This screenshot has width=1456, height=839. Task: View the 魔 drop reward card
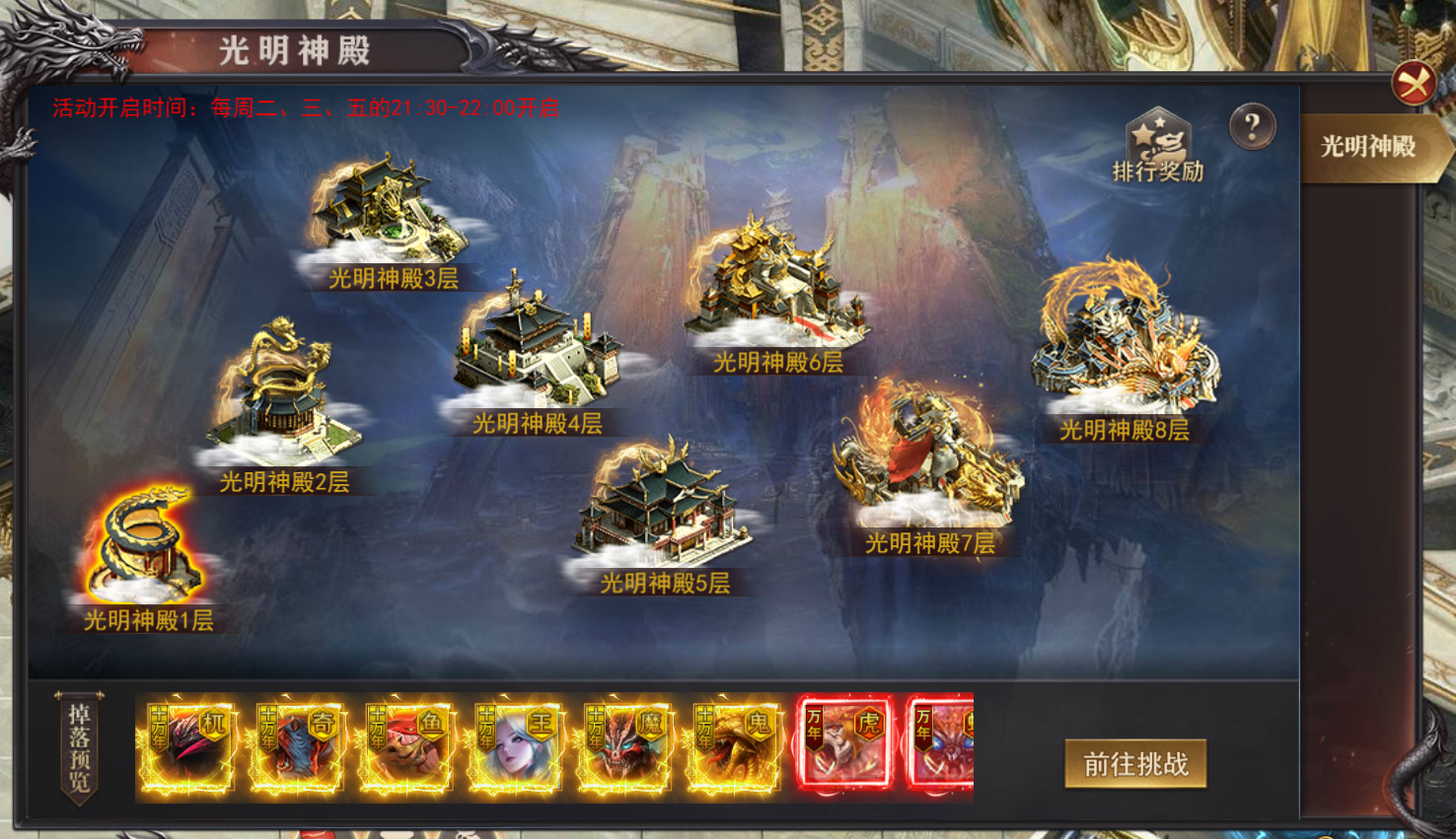tap(625, 748)
